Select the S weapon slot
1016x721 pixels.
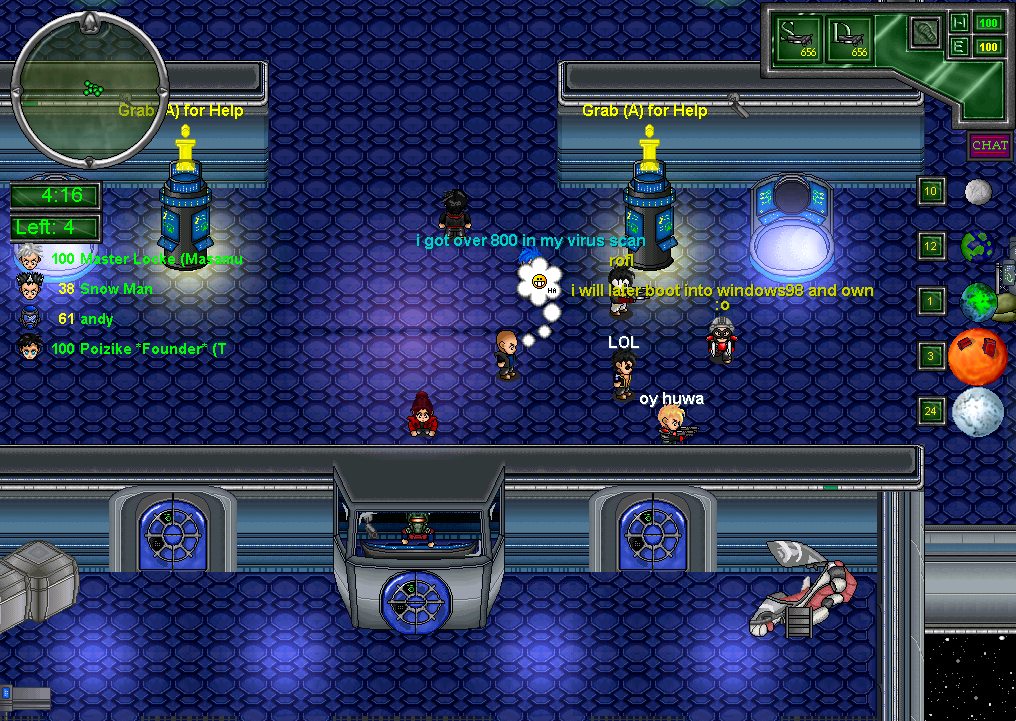799,38
